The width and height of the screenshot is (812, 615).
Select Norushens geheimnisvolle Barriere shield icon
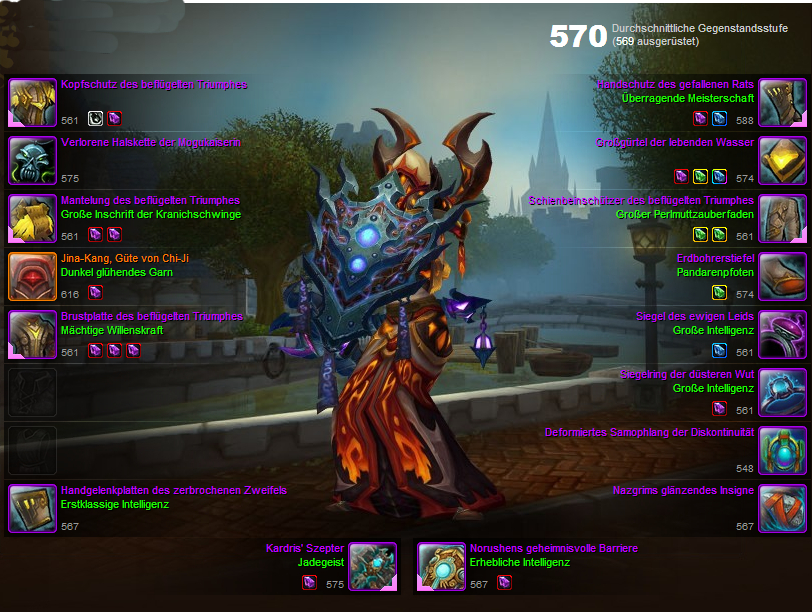441,567
